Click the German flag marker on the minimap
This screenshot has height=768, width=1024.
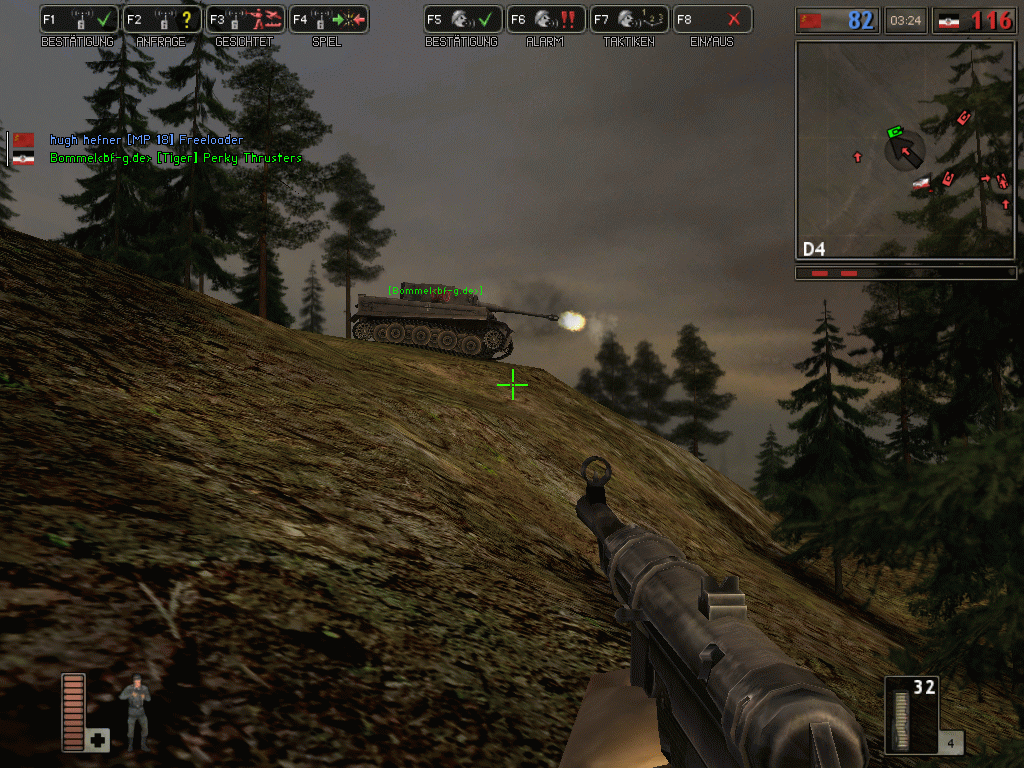922,183
